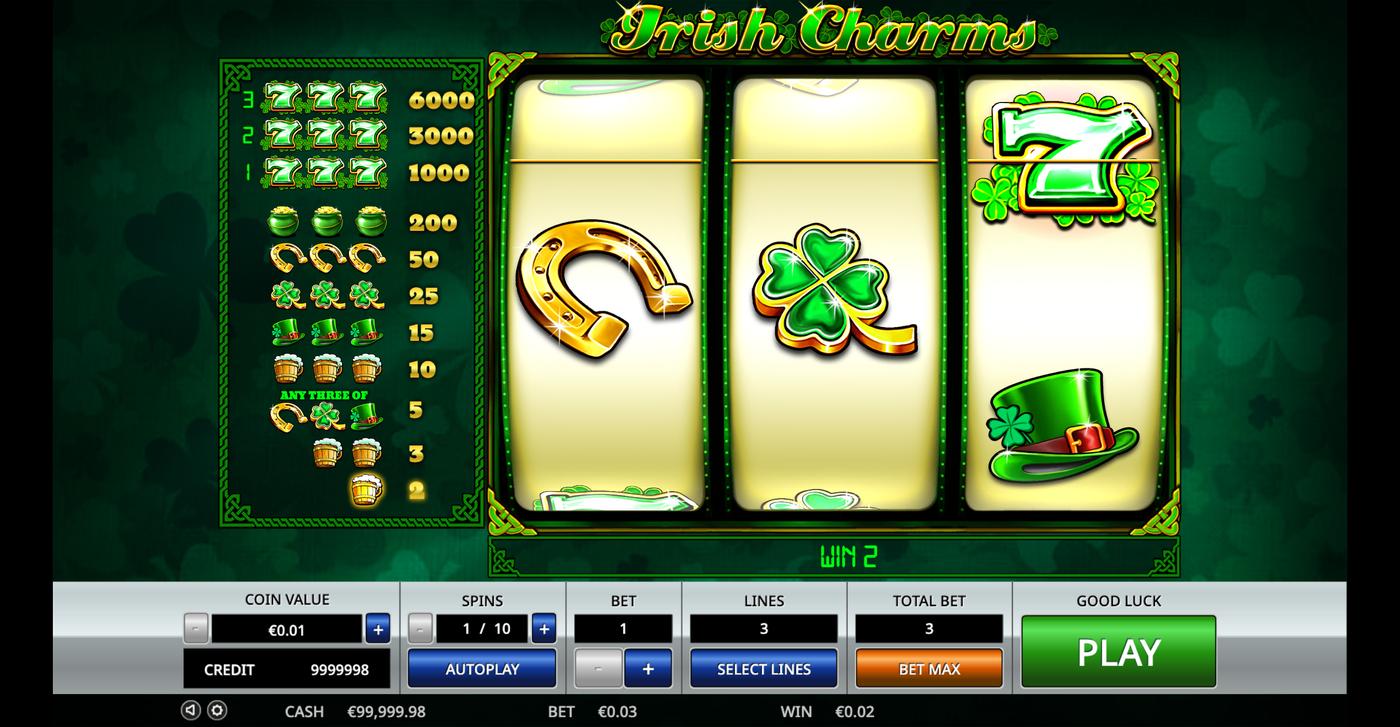Increase coin value with the plus button
Screen dimensions: 1400x727
click(377, 629)
